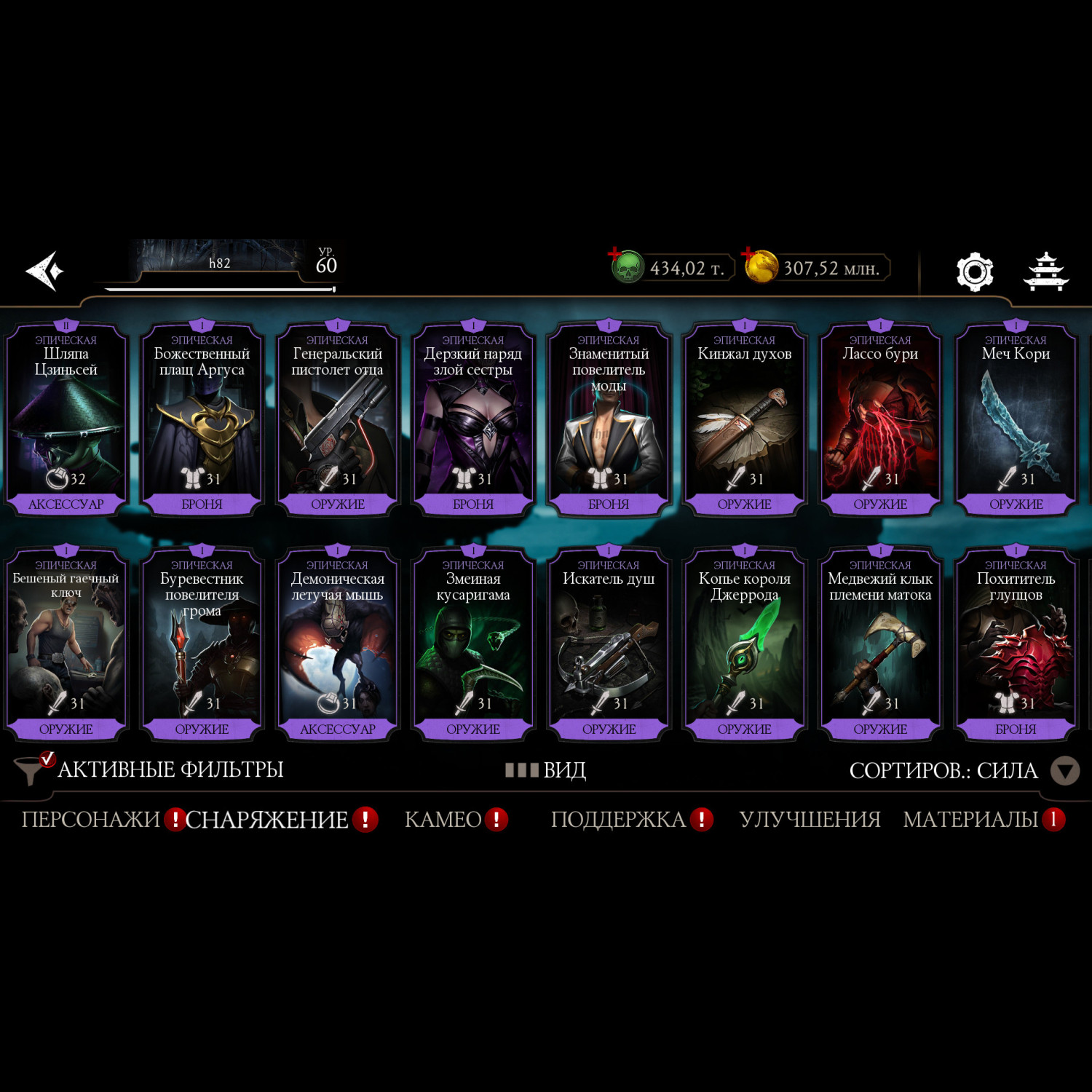1092x1092 pixels.
Task: Open settings via the gear icon
Action: pos(974,272)
